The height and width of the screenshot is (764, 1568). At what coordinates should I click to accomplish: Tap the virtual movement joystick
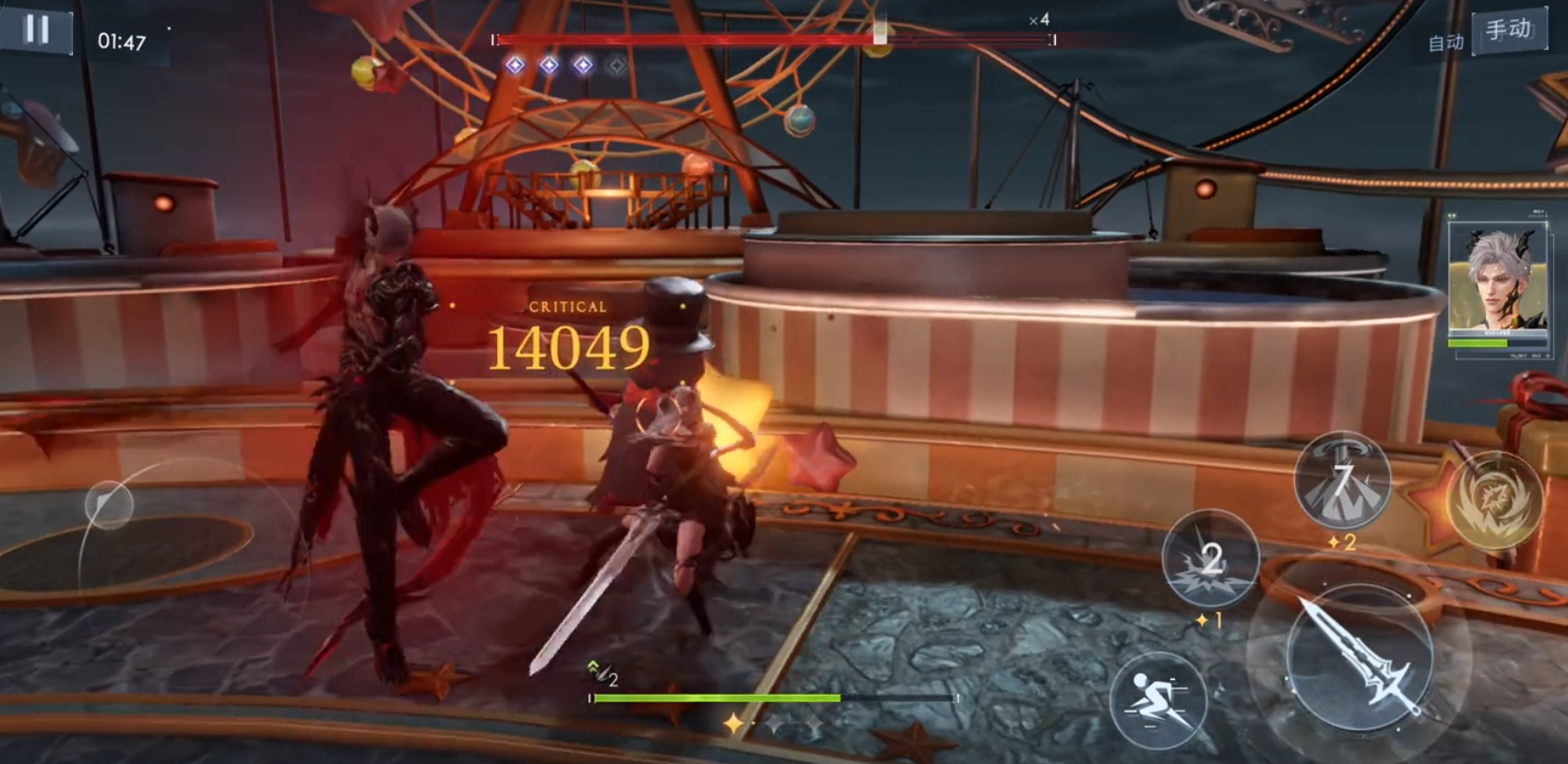tap(110, 505)
